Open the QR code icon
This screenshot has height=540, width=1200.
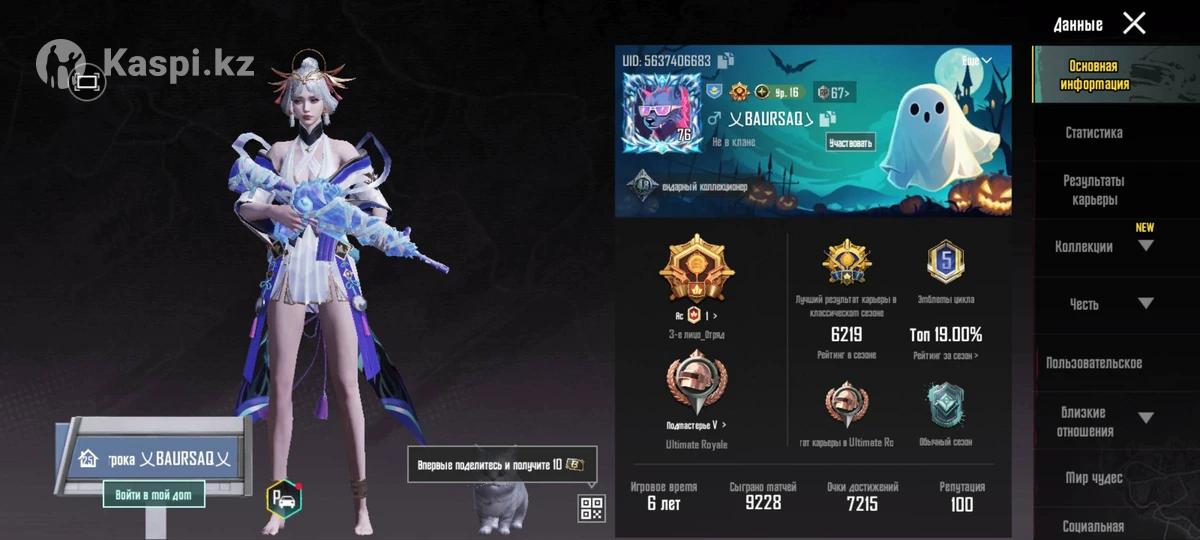[x=591, y=508]
